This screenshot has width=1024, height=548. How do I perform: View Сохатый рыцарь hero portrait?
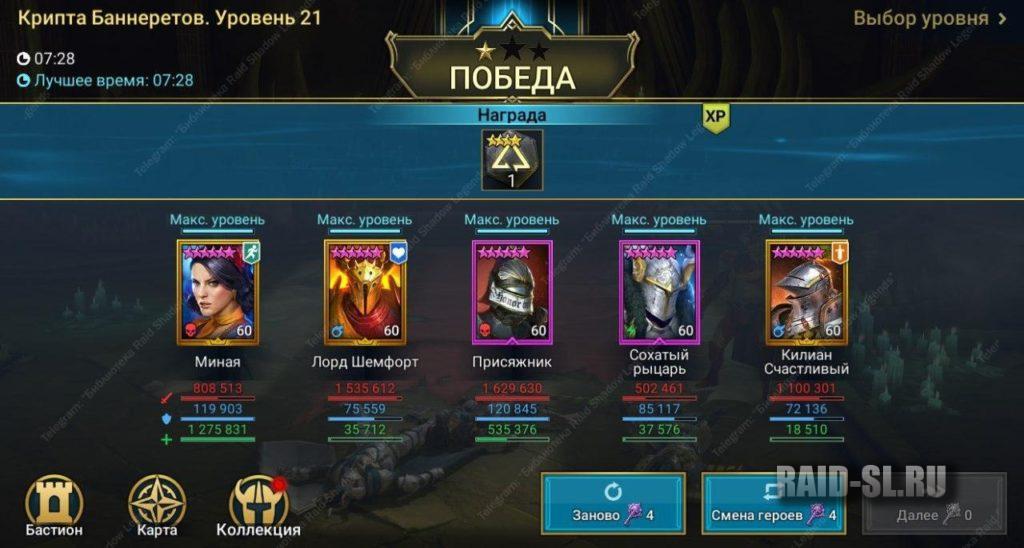(658, 292)
